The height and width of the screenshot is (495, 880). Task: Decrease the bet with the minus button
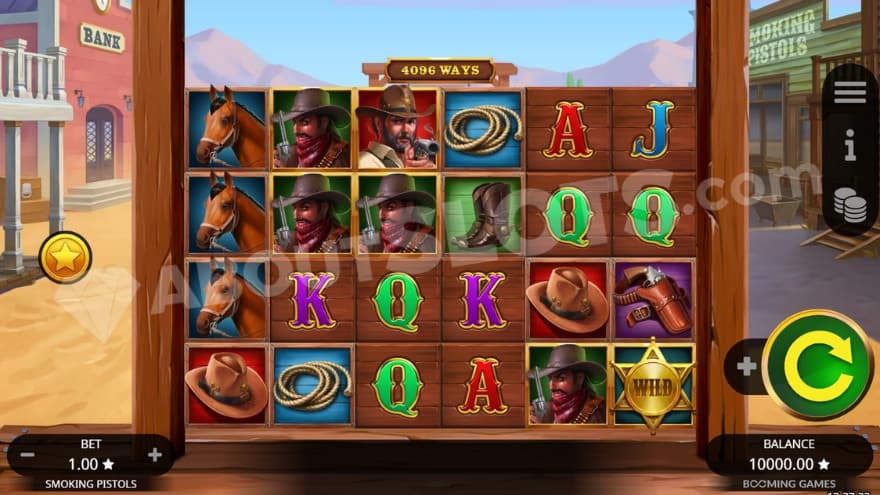coord(28,455)
